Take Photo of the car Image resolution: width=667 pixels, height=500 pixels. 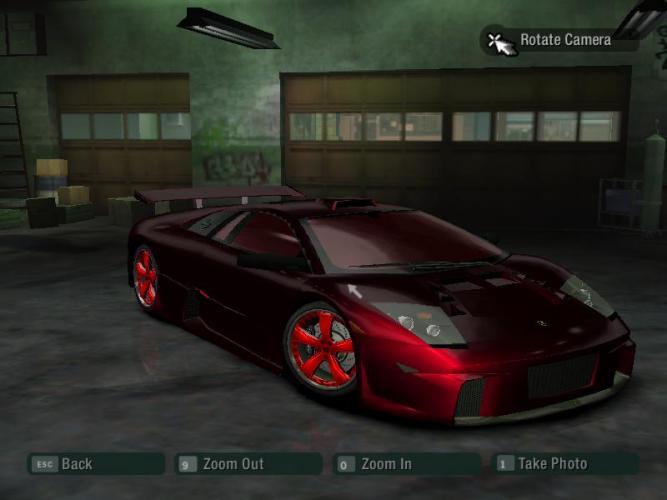coord(564,464)
